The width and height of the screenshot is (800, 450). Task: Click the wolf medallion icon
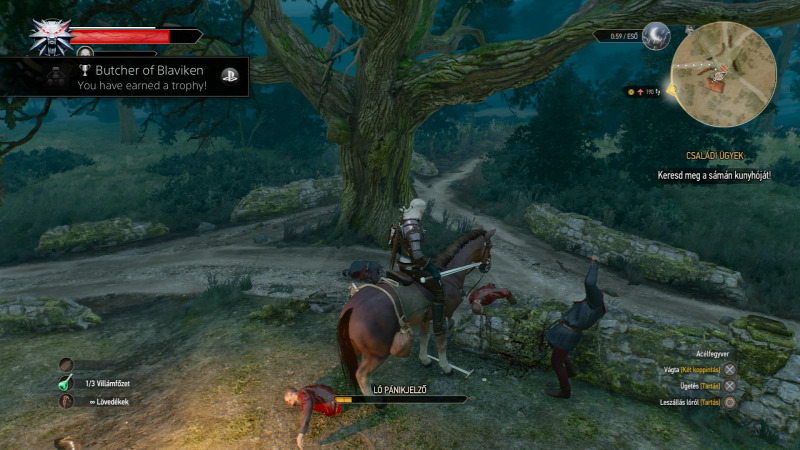click(49, 36)
